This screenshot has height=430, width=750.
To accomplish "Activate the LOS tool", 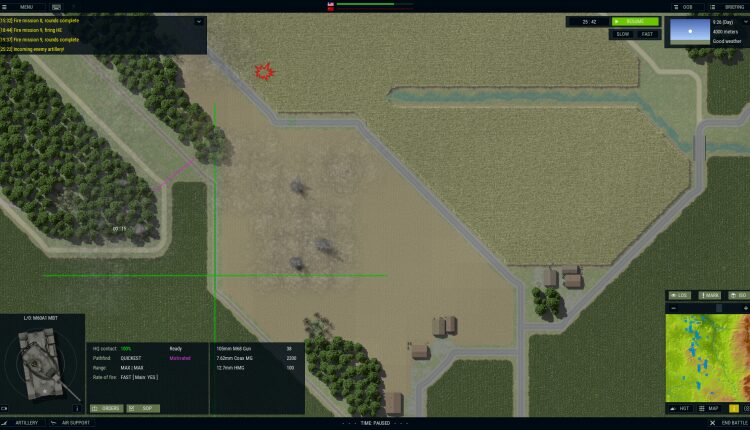I will point(680,295).
